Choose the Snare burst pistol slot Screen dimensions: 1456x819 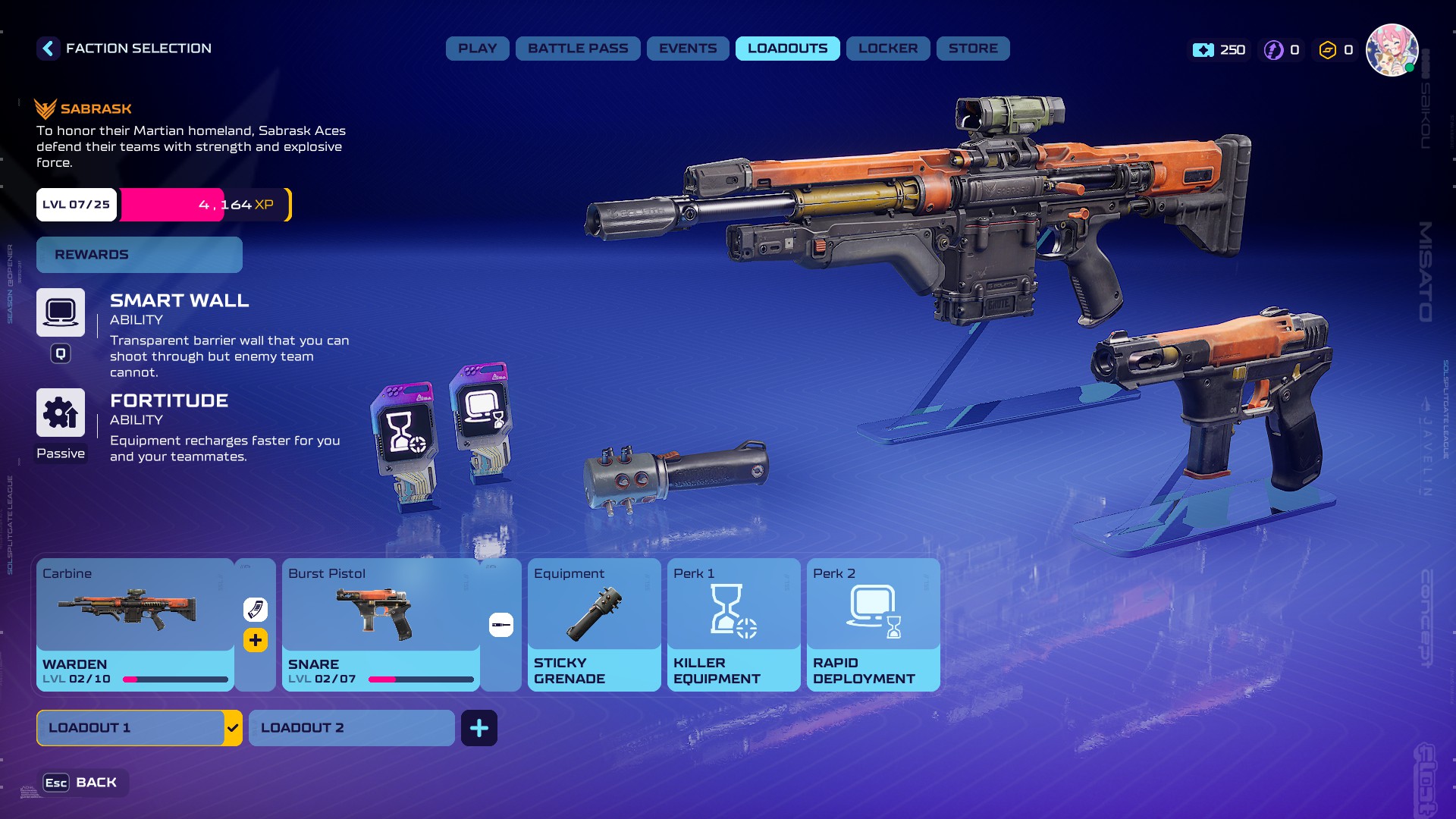pyautogui.click(x=380, y=623)
